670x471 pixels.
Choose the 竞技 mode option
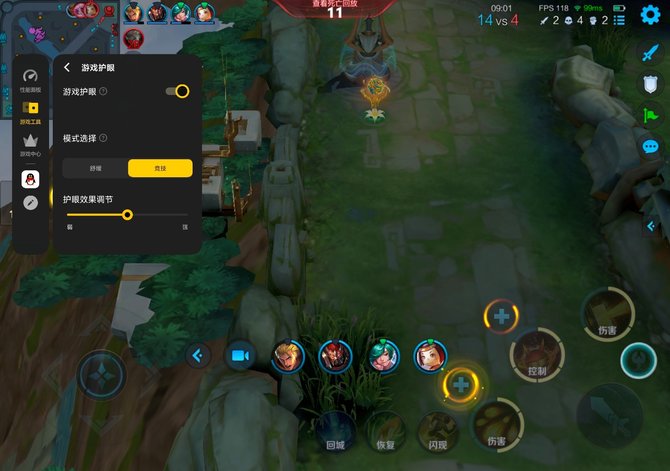click(160, 168)
